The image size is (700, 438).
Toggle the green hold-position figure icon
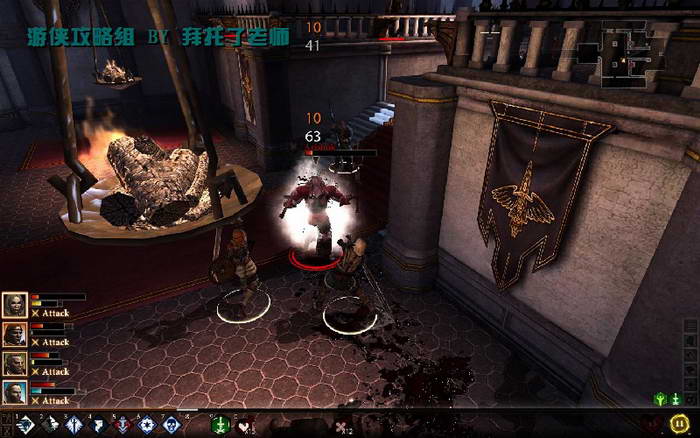click(659, 399)
